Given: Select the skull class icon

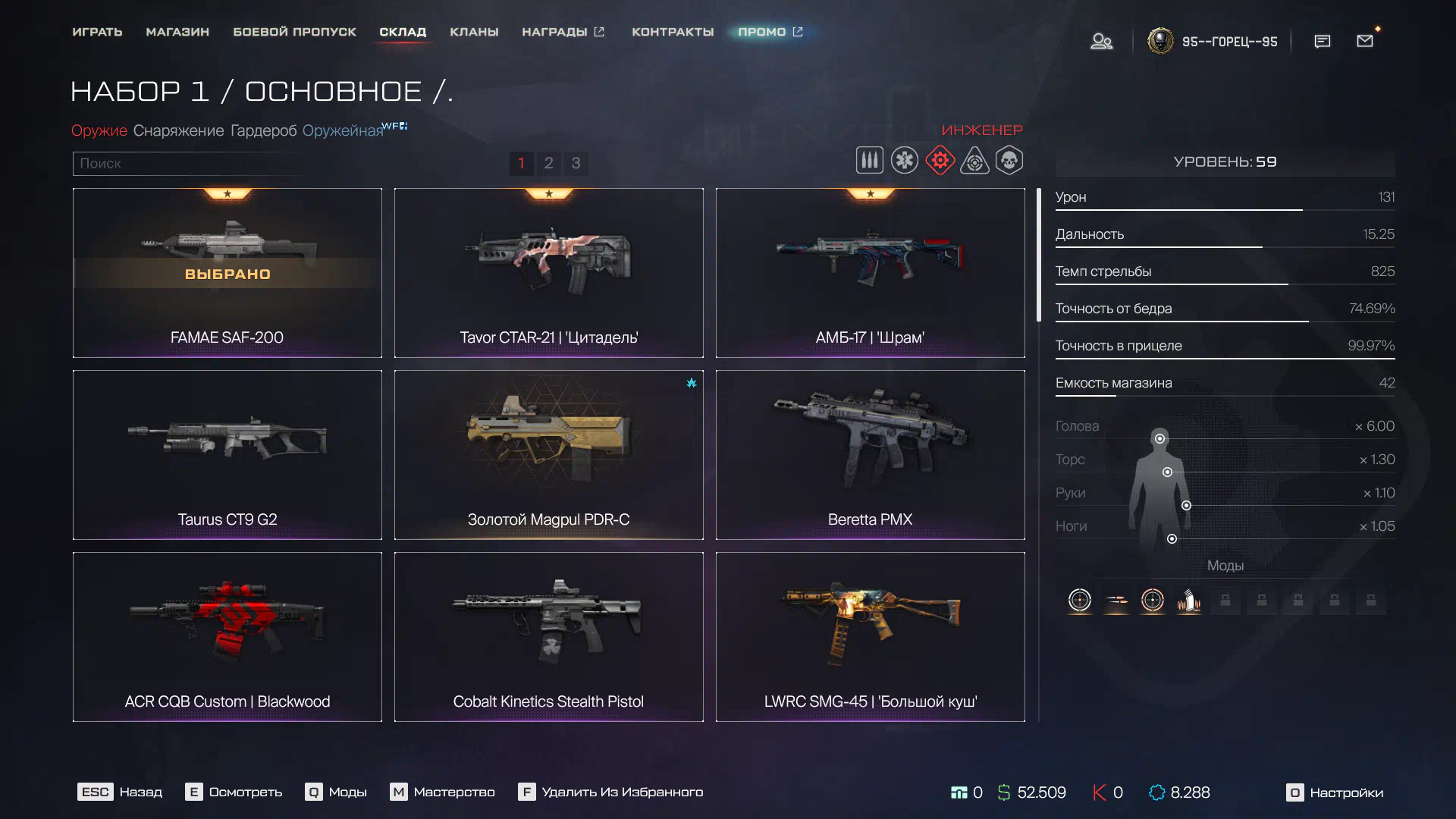Looking at the screenshot, I should click(x=1009, y=161).
